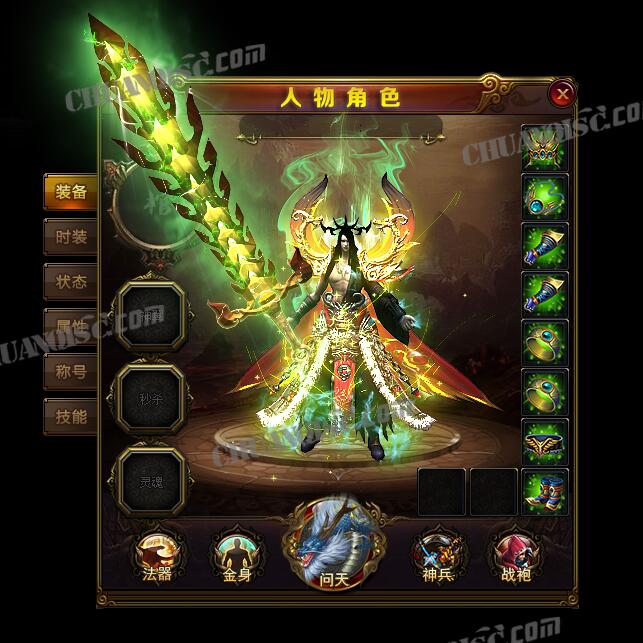Viewport: 643px width, 643px height.
Task: Select the equipped boots slot
Action: [545, 490]
